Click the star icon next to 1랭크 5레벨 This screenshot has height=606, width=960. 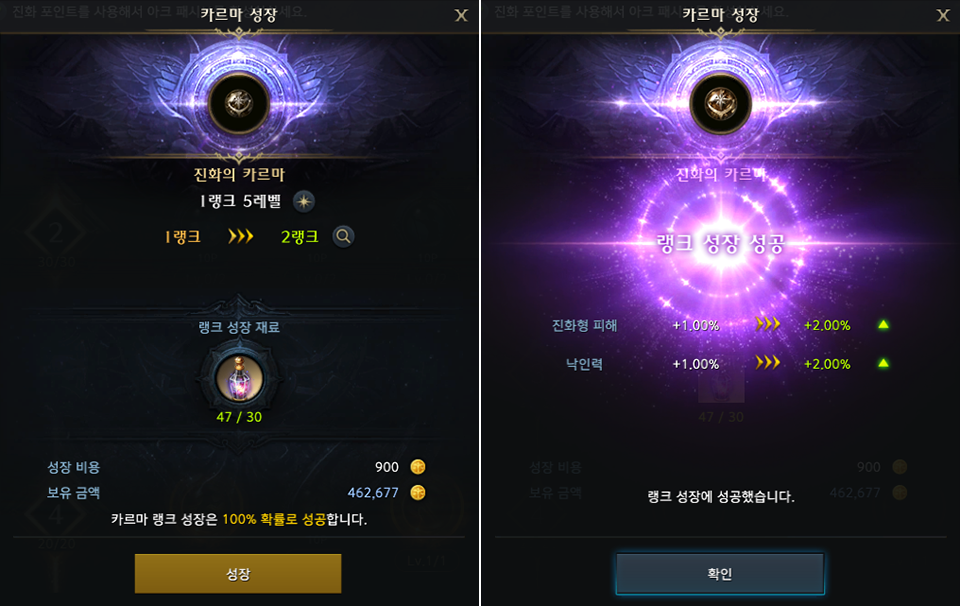[304, 201]
